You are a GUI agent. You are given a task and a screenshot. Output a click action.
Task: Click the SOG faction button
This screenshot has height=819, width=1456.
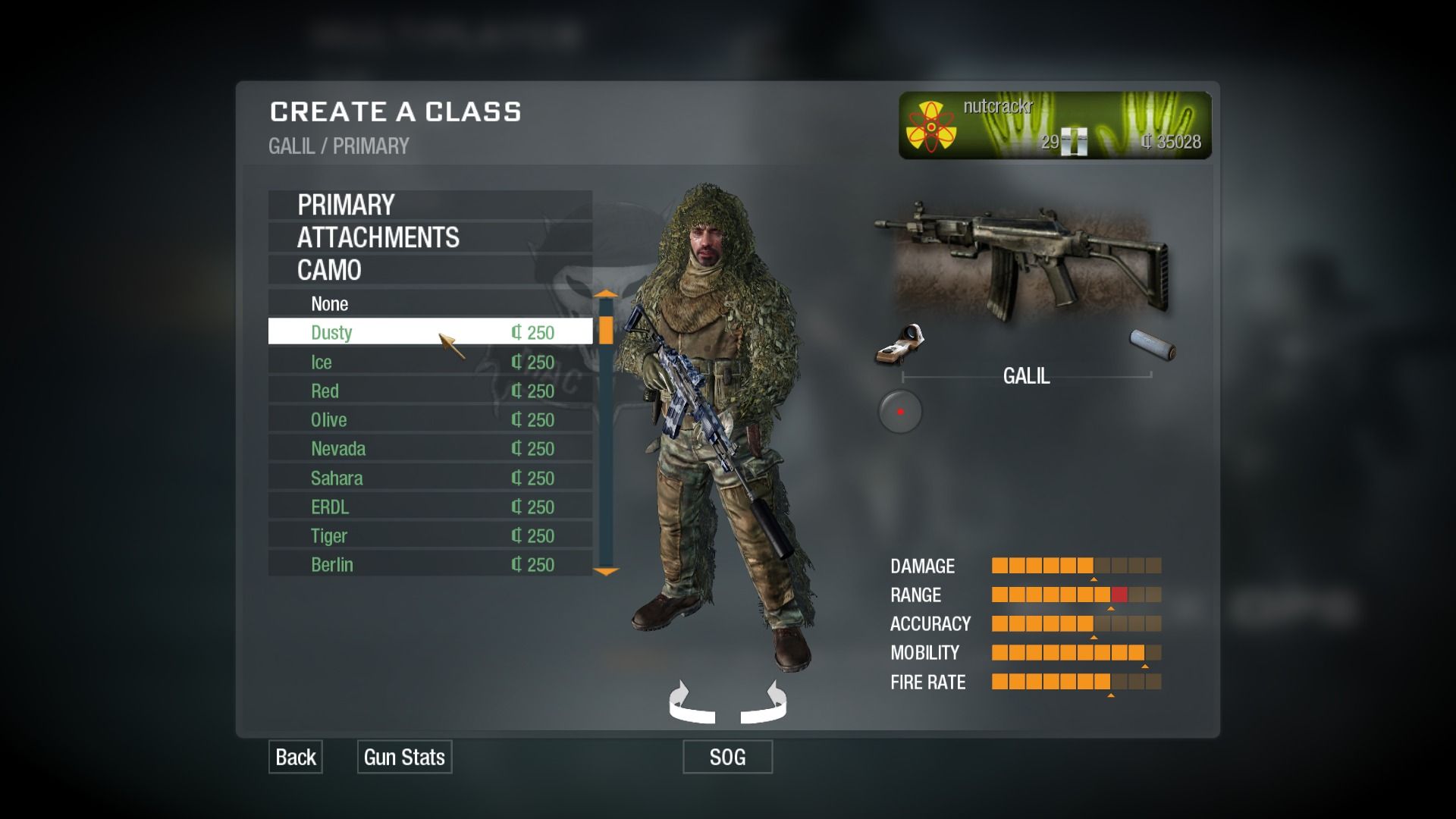pos(727,757)
